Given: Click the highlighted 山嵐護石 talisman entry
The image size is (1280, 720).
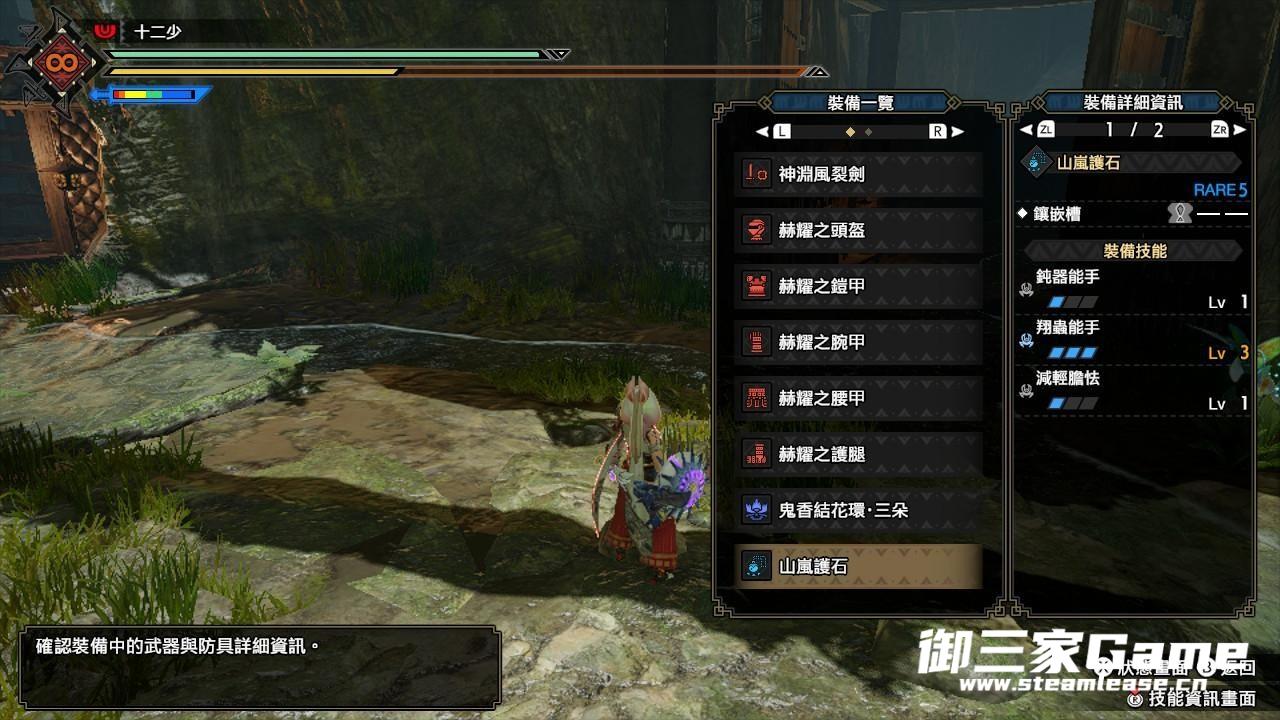Looking at the screenshot, I should coord(858,566).
